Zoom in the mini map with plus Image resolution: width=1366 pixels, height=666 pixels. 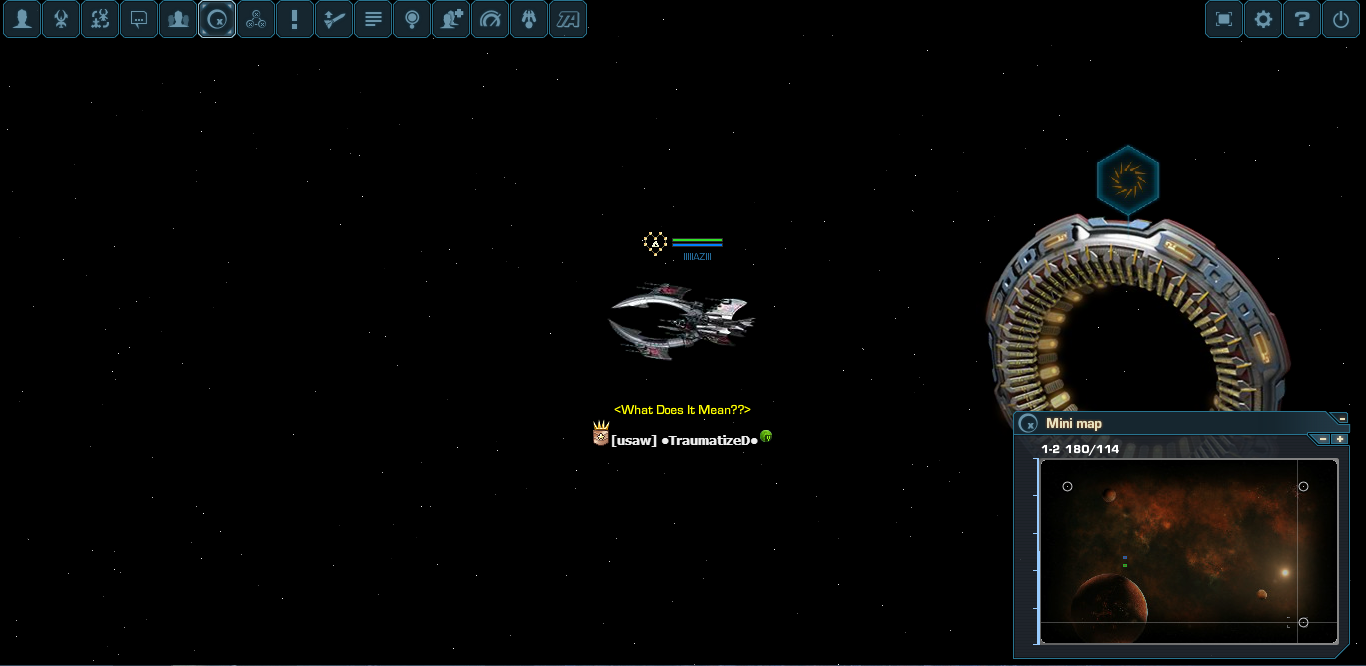1340,439
